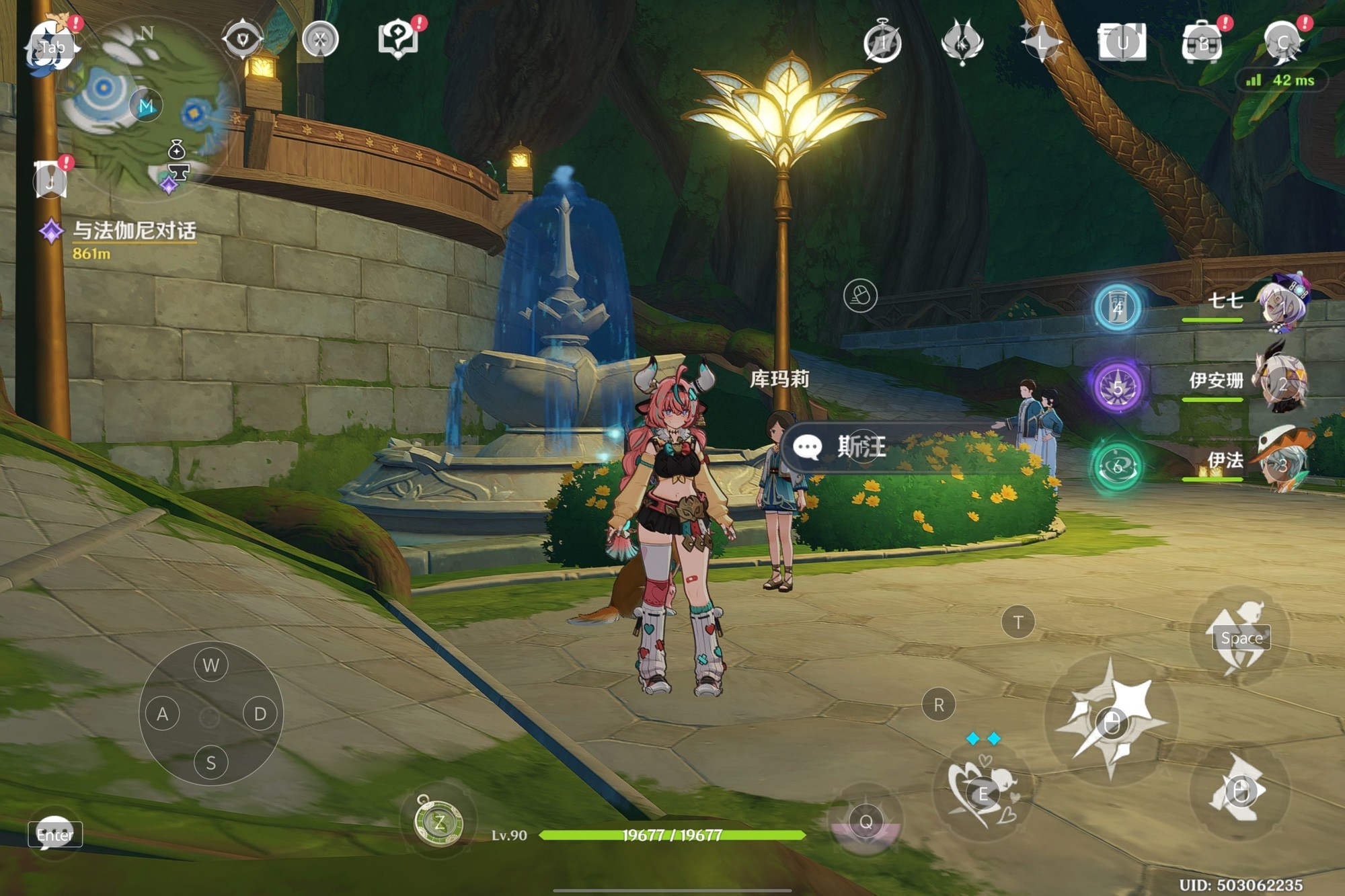Trigger the elemental burst button
This screenshot has height=896, width=1345.
pyautogui.click(x=866, y=821)
